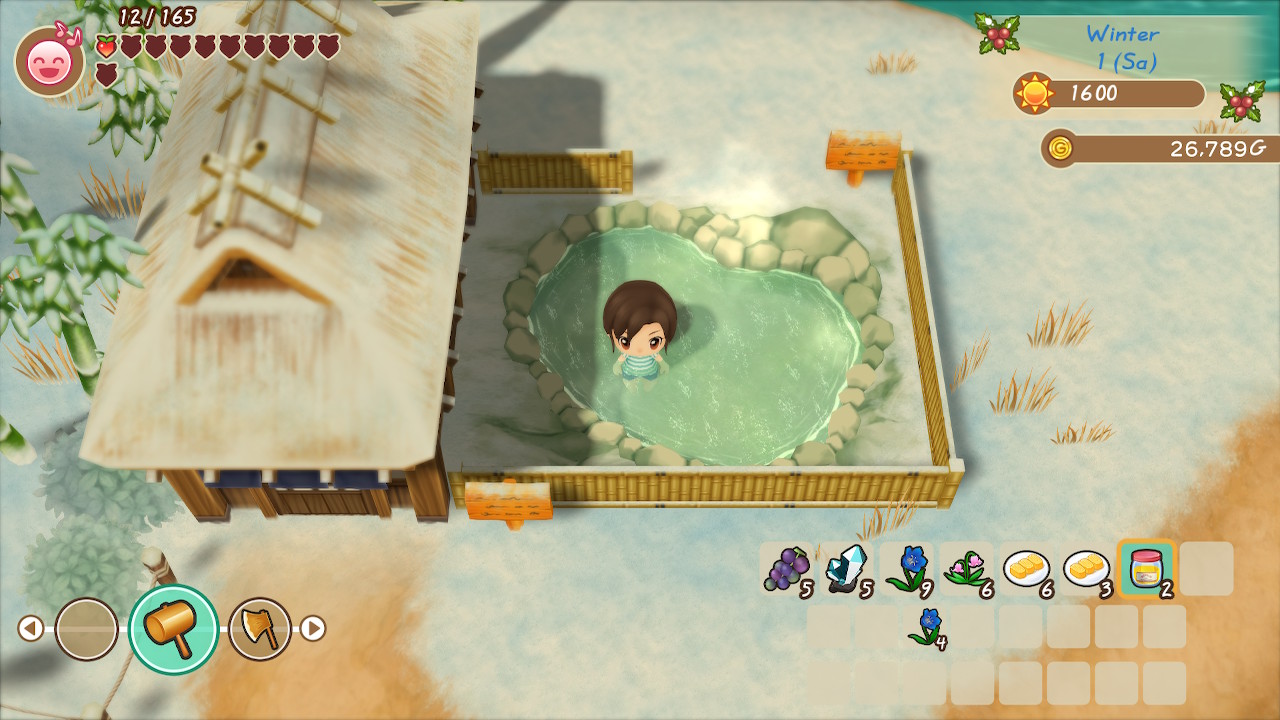Switch to the golden axe tool
Viewport: 1280px width, 720px height.
coord(260,629)
